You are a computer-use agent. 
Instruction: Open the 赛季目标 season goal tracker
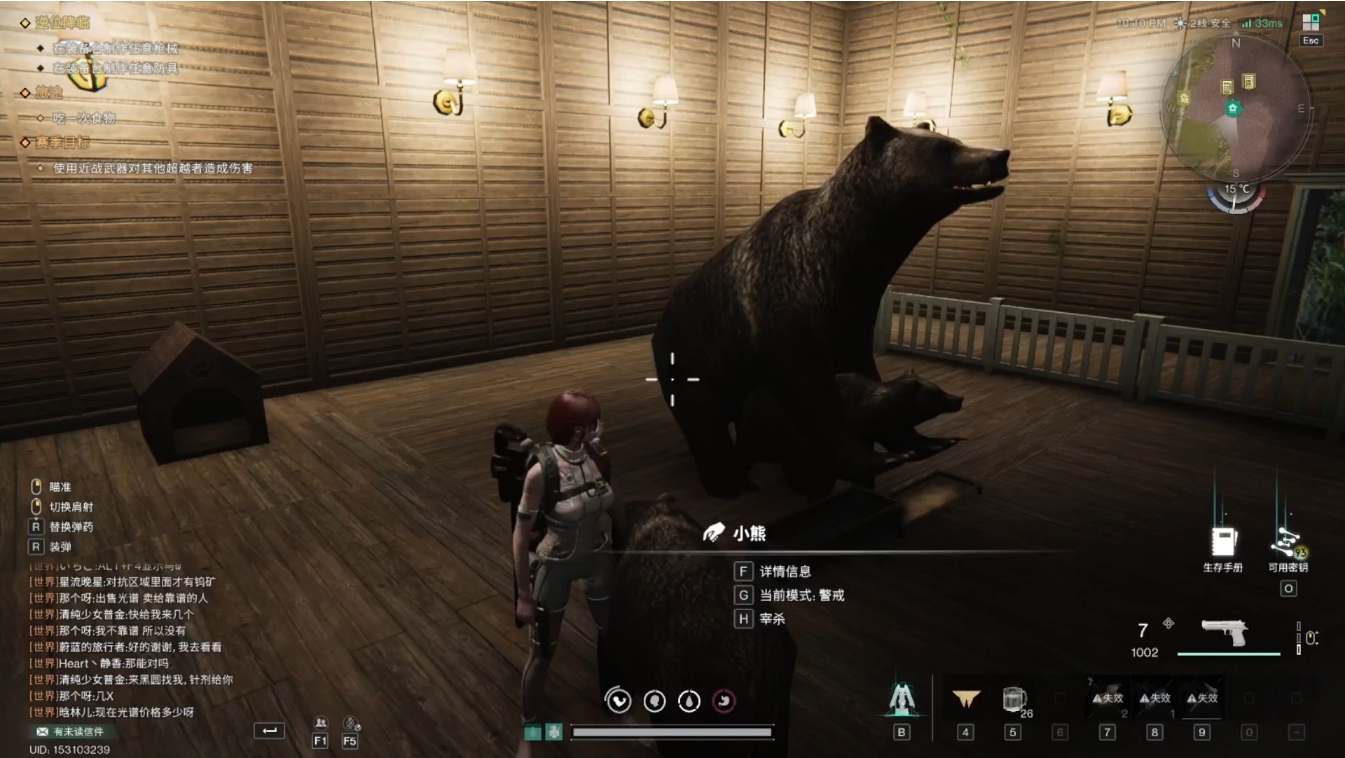tap(61, 143)
